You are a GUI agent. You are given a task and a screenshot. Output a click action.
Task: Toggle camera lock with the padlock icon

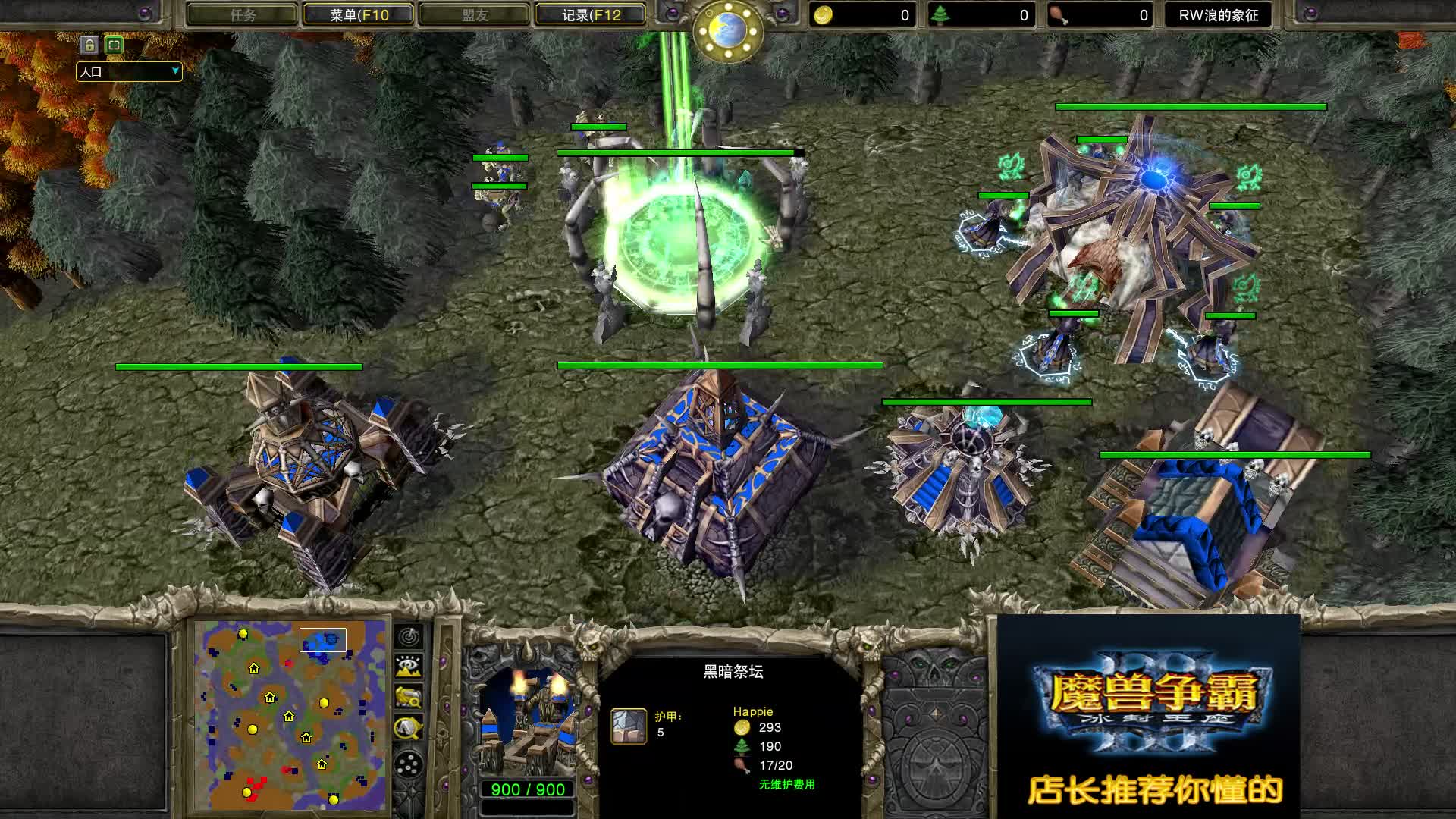[x=89, y=45]
